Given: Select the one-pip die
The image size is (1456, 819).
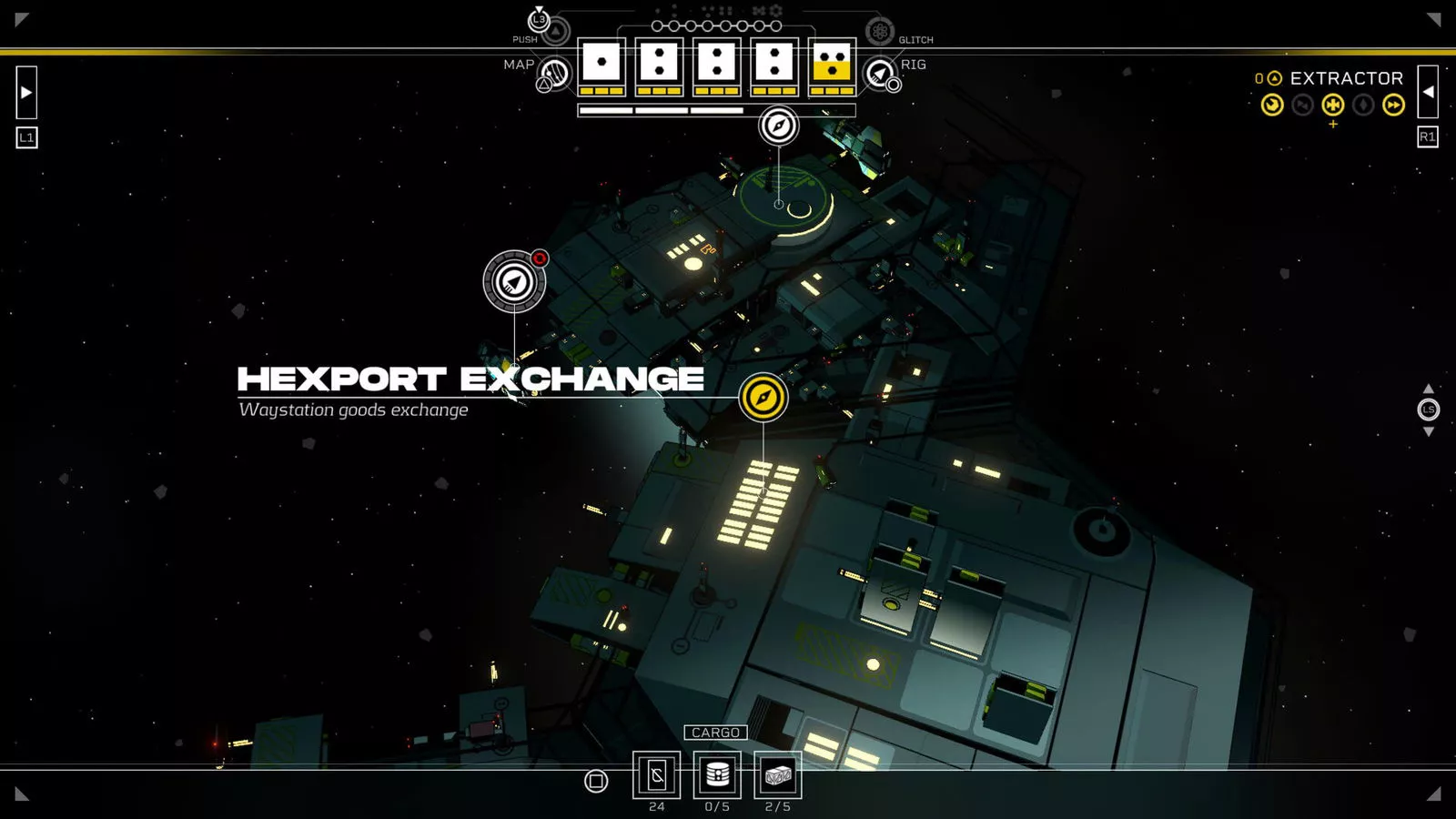Looking at the screenshot, I should [x=602, y=63].
